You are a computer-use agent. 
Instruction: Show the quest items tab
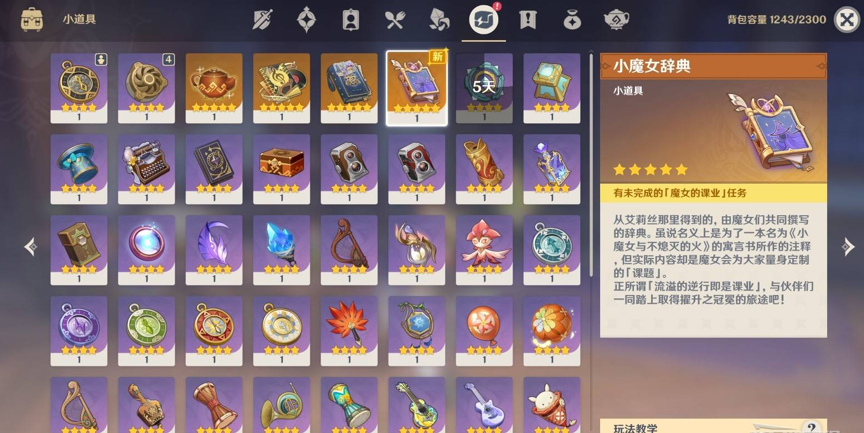click(528, 19)
